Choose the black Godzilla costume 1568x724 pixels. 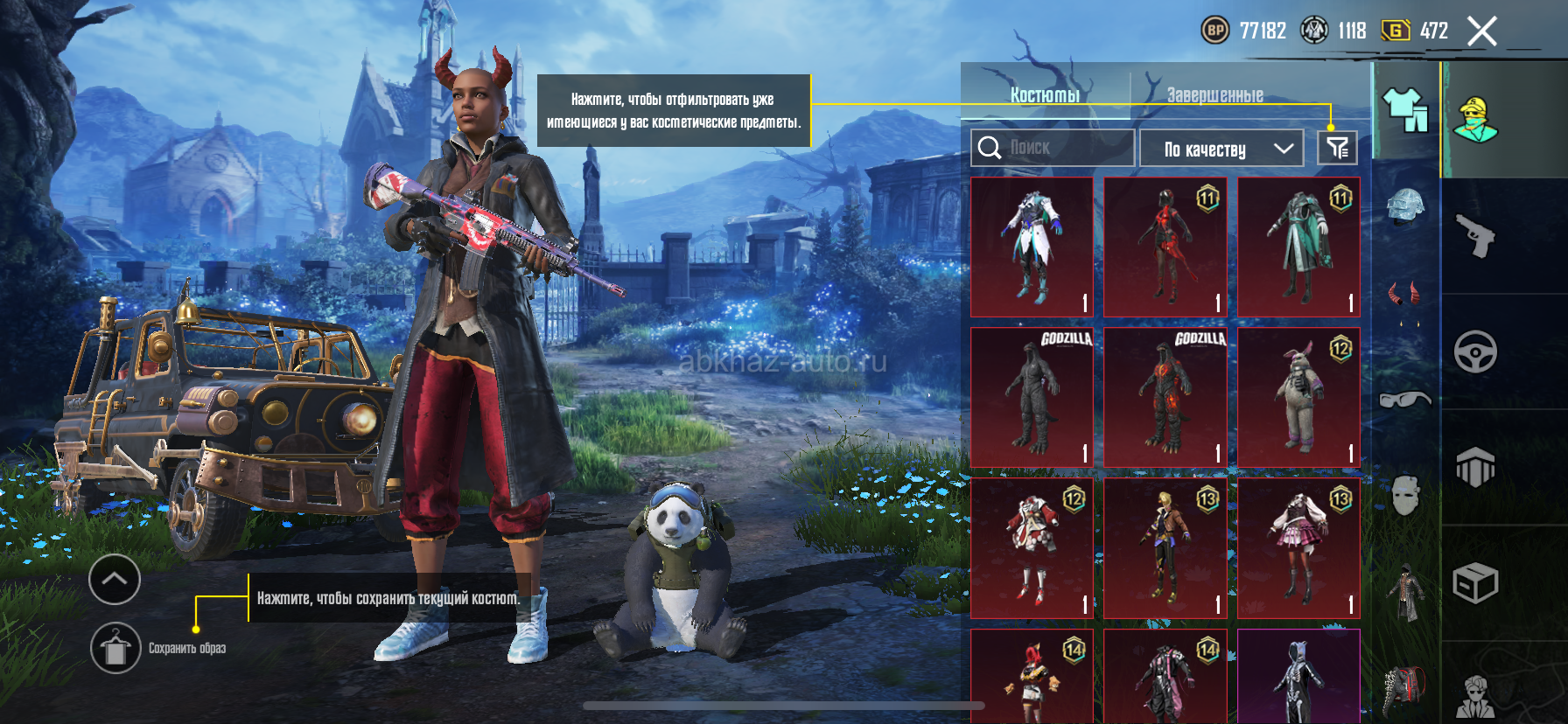(x=1032, y=397)
